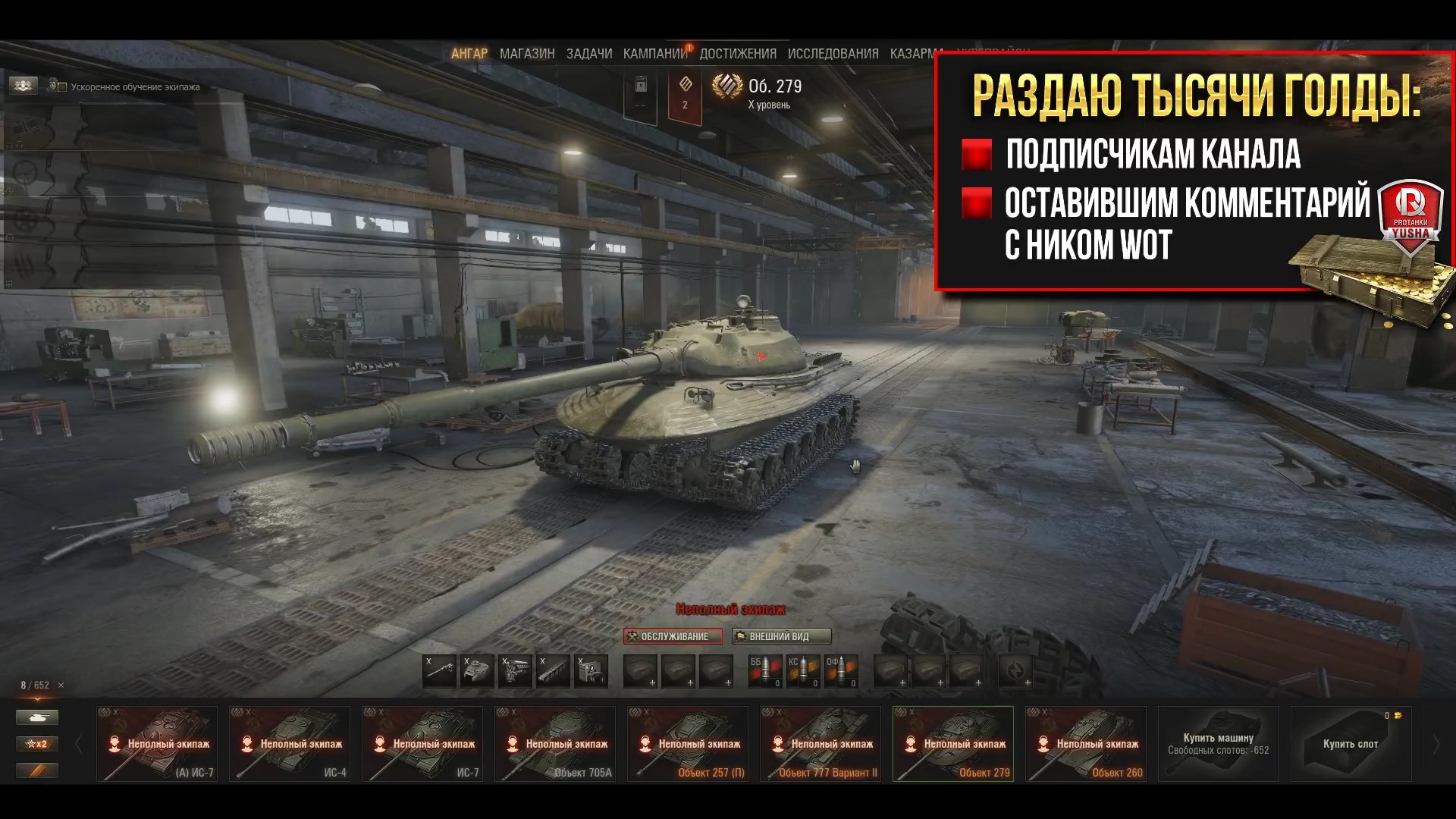Toggle accelerated crew training checkbox
The image size is (1456, 819).
(x=62, y=87)
